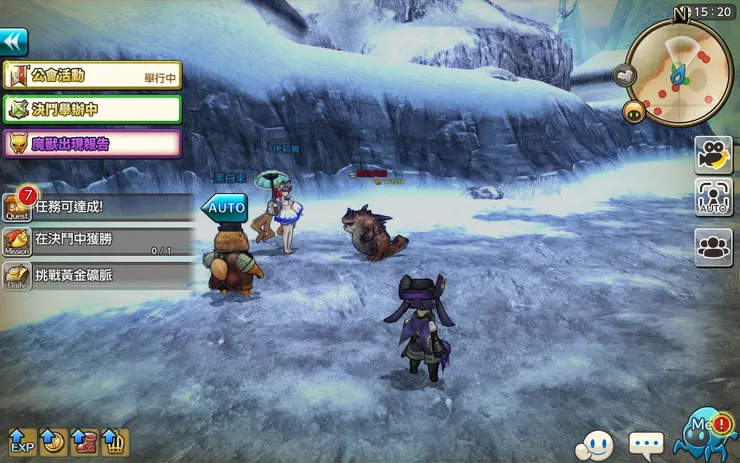Open the Quest entry 任務可達成
This screenshot has height=463, width=740.
tap(98, 207)
